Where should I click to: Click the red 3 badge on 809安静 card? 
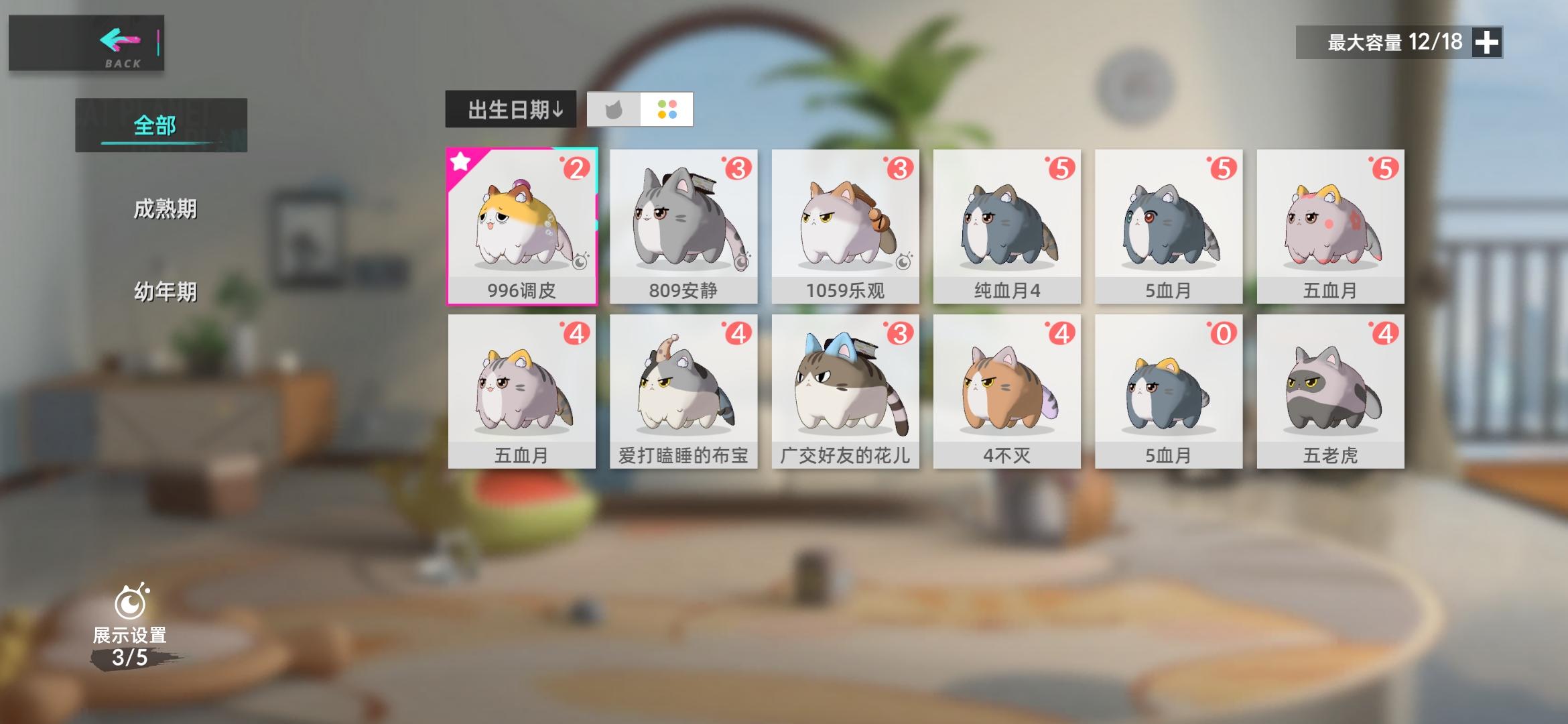736,167
